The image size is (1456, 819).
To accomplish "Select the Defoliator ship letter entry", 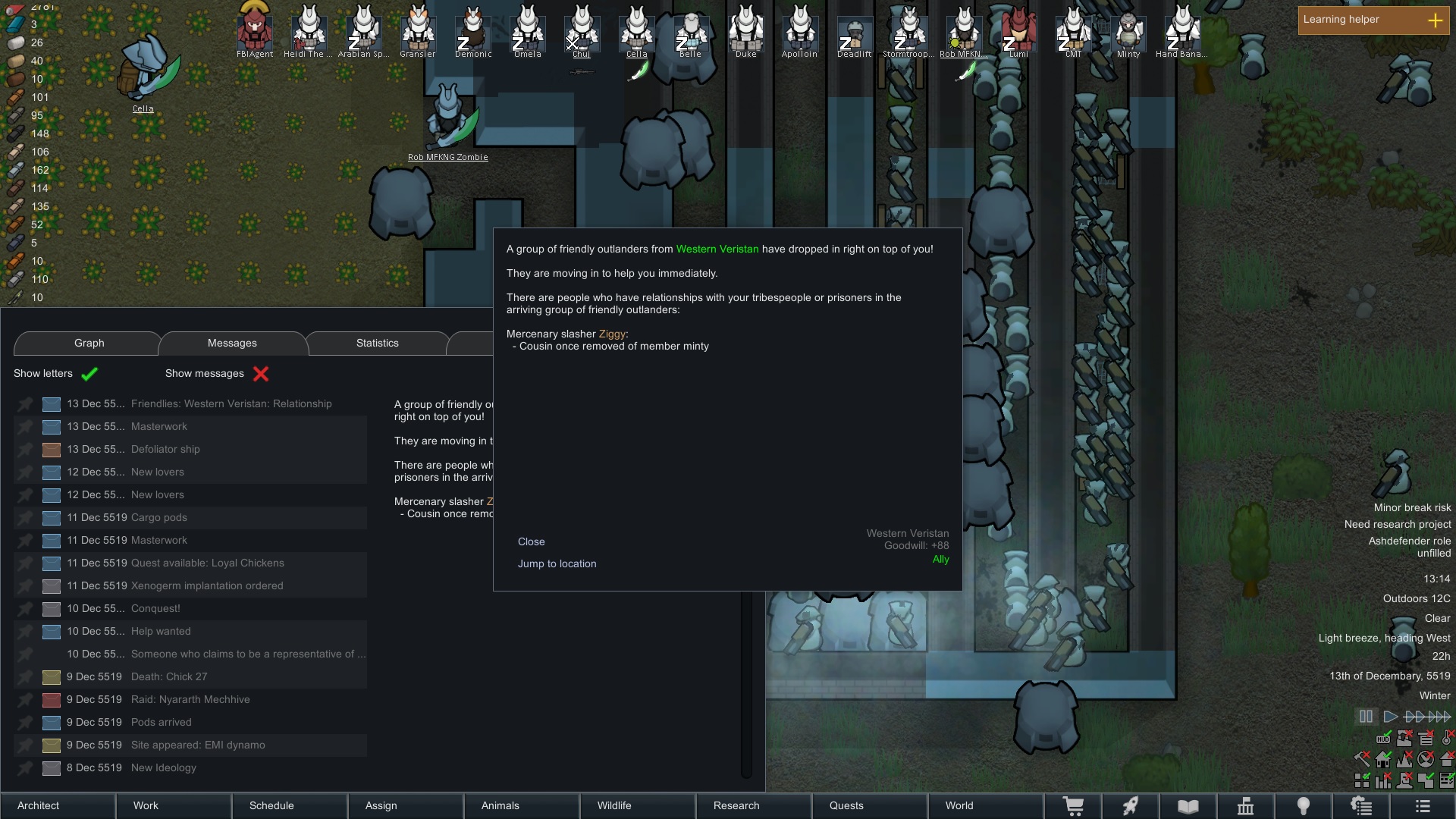I will (165, 449).
